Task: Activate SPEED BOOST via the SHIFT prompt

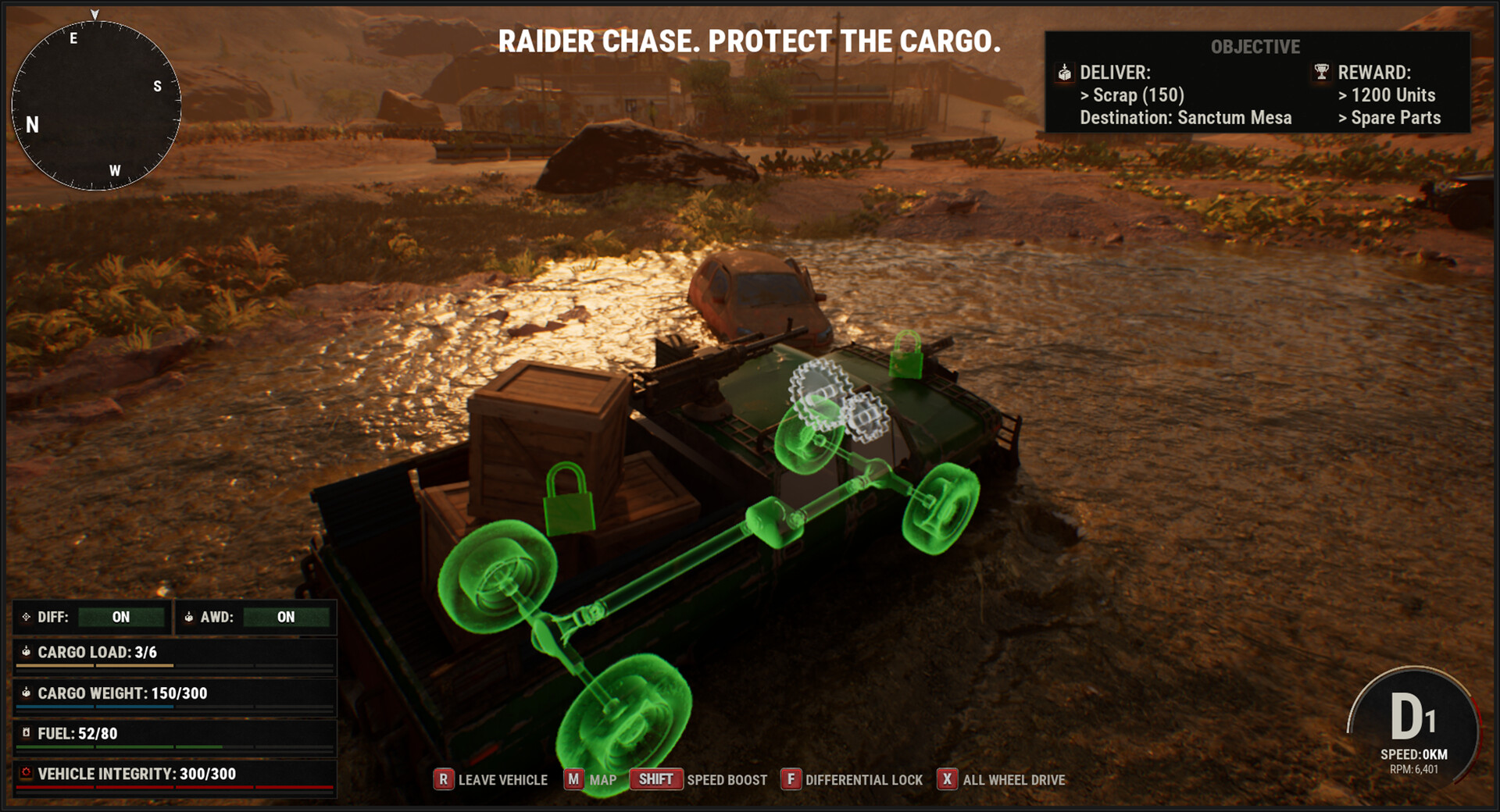Action: (x=656, y=778)
